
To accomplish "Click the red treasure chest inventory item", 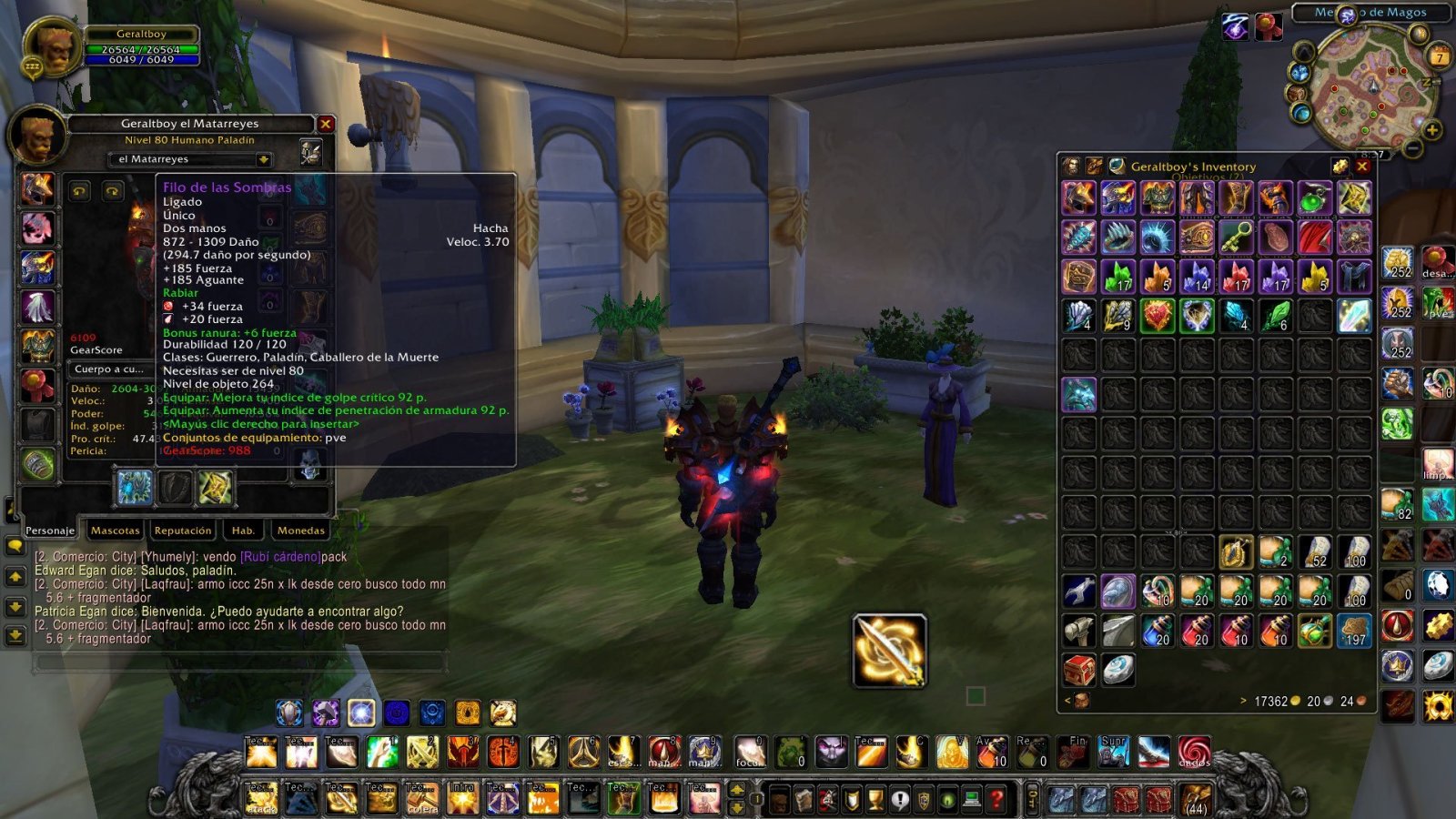I will 1079,670.
